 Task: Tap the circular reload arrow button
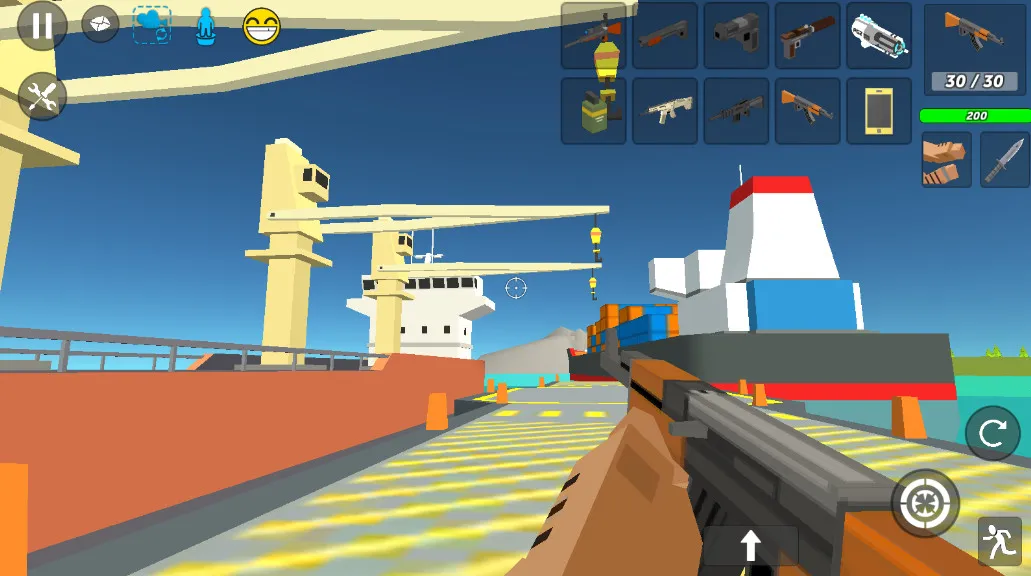992,433
